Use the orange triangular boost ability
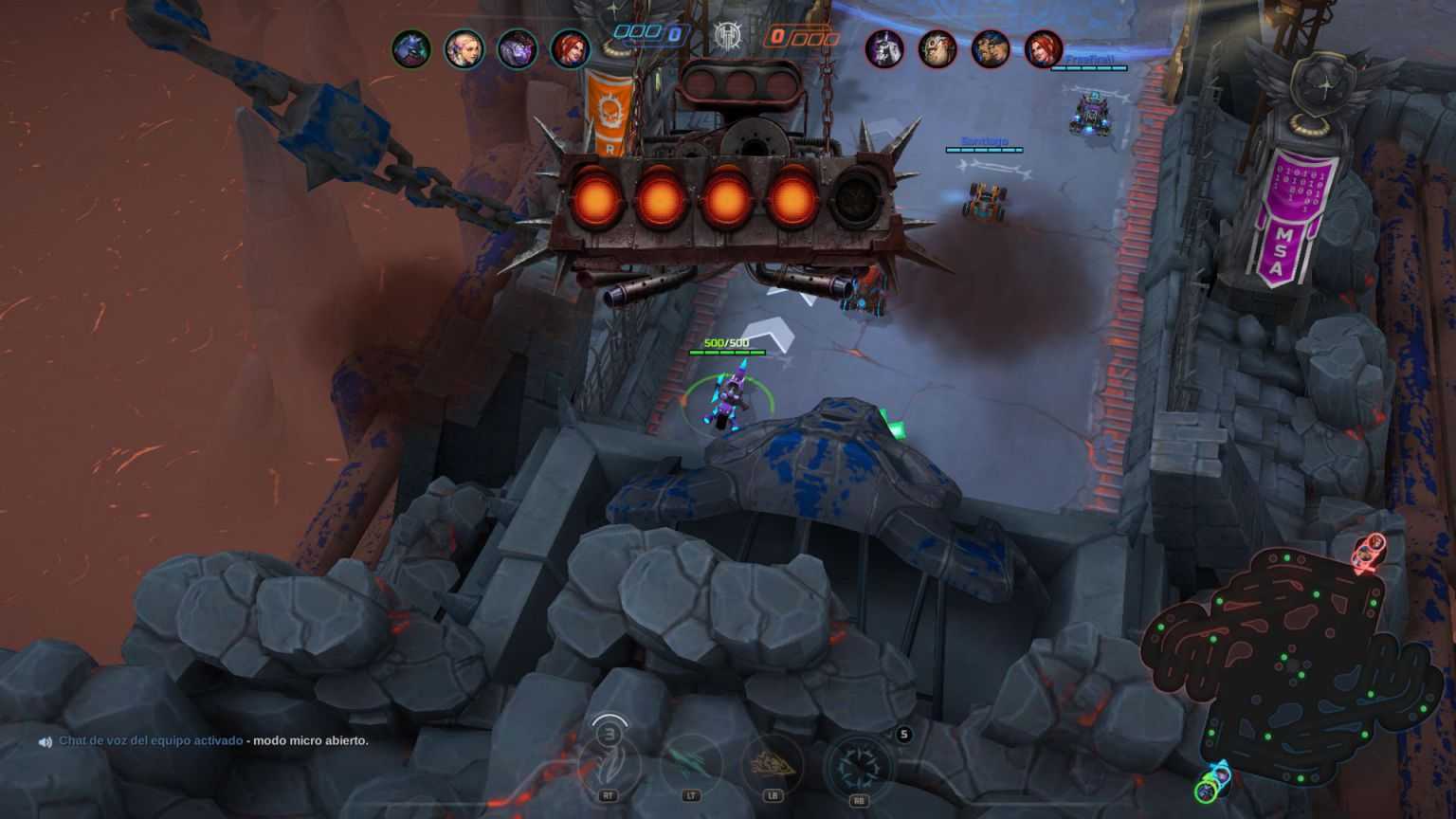Image resolution: width=1456 pixels, height=819 pixels. [773, 764]
